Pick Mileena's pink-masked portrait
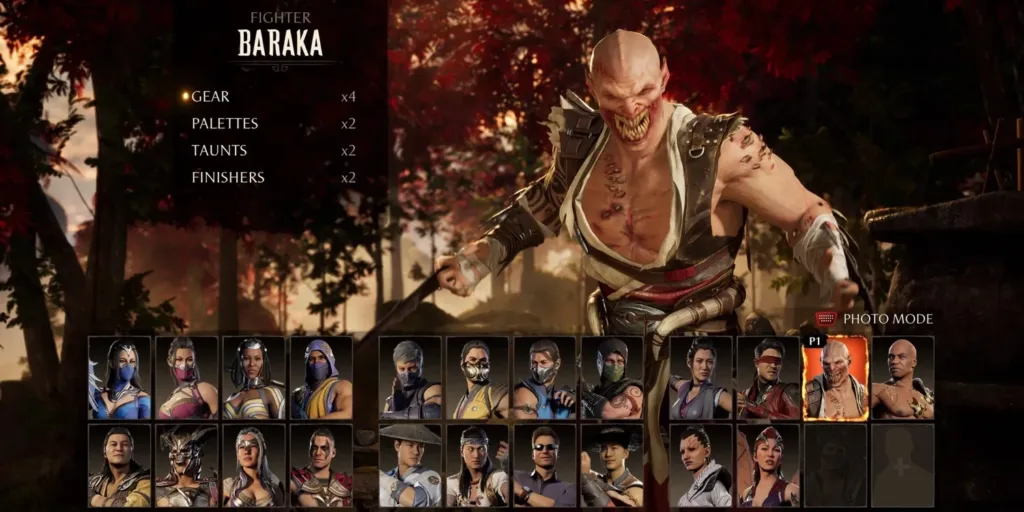1024x512 pixels. point(187,378)
